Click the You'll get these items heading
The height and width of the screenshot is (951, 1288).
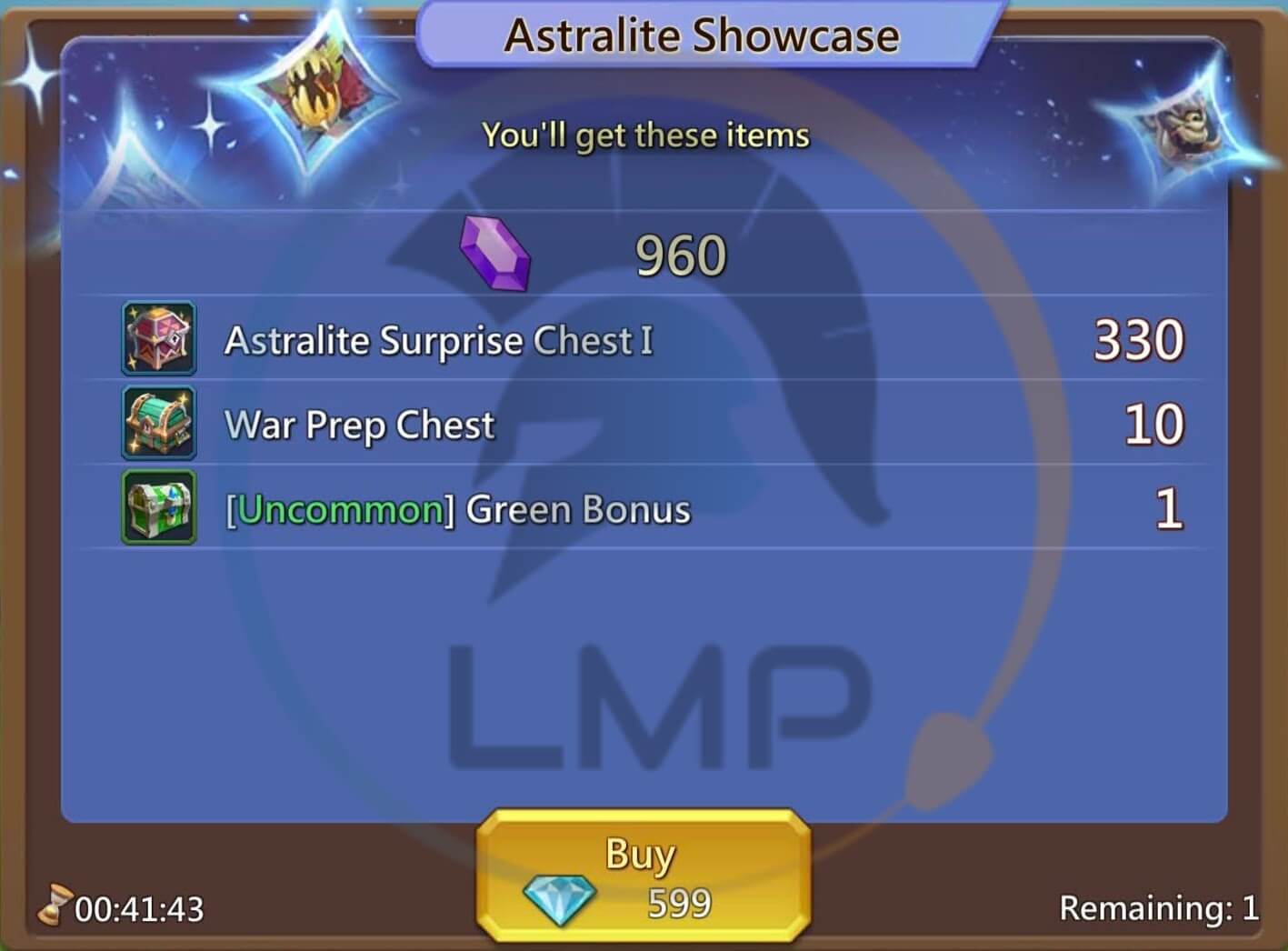(x=645, y=135)
